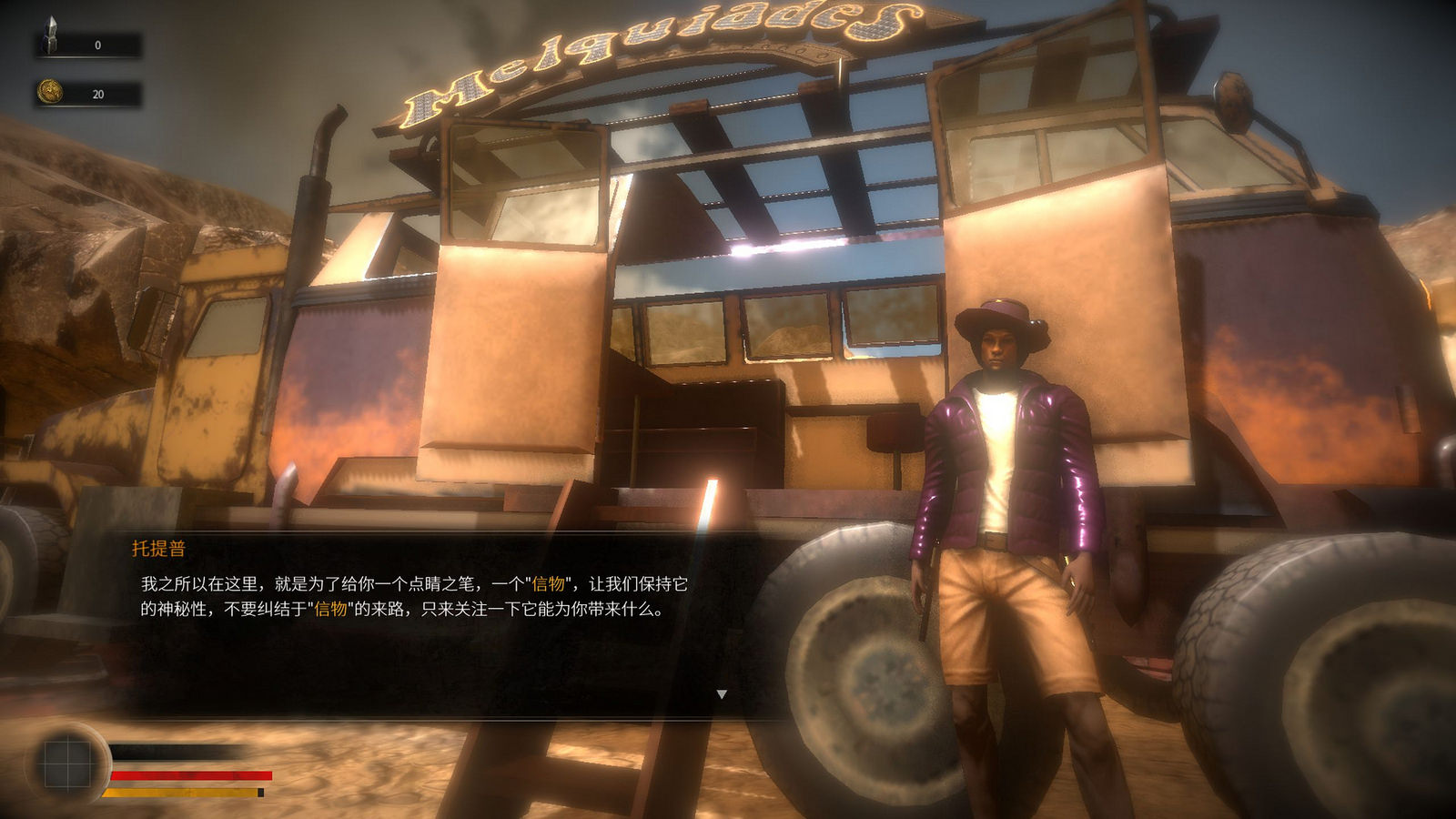Advance dialogue with the down arrow
The width and height of the screenshot is (1456, 819).
(x=722, y=694)
